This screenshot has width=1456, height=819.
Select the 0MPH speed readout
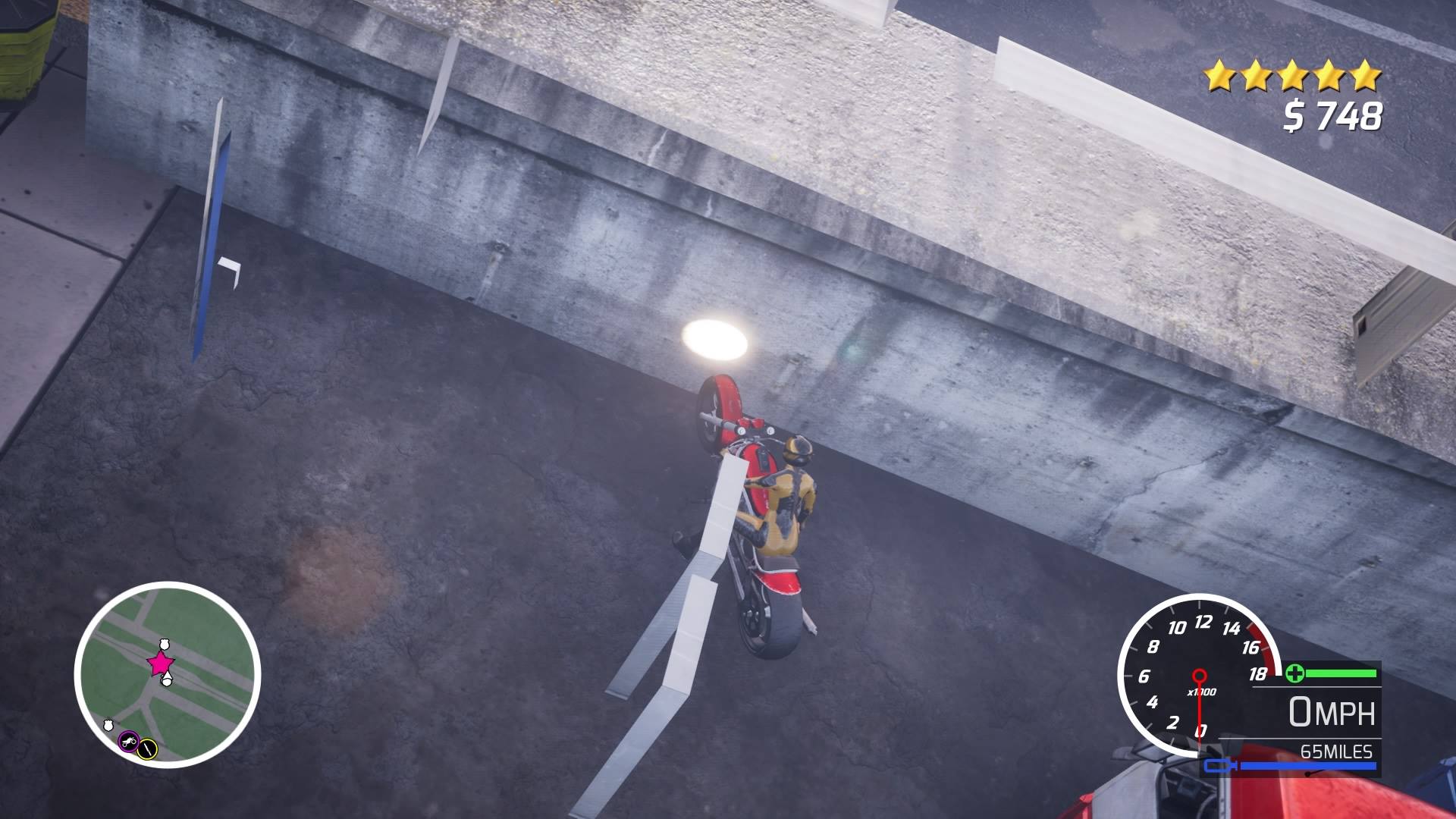point(1332,711)
